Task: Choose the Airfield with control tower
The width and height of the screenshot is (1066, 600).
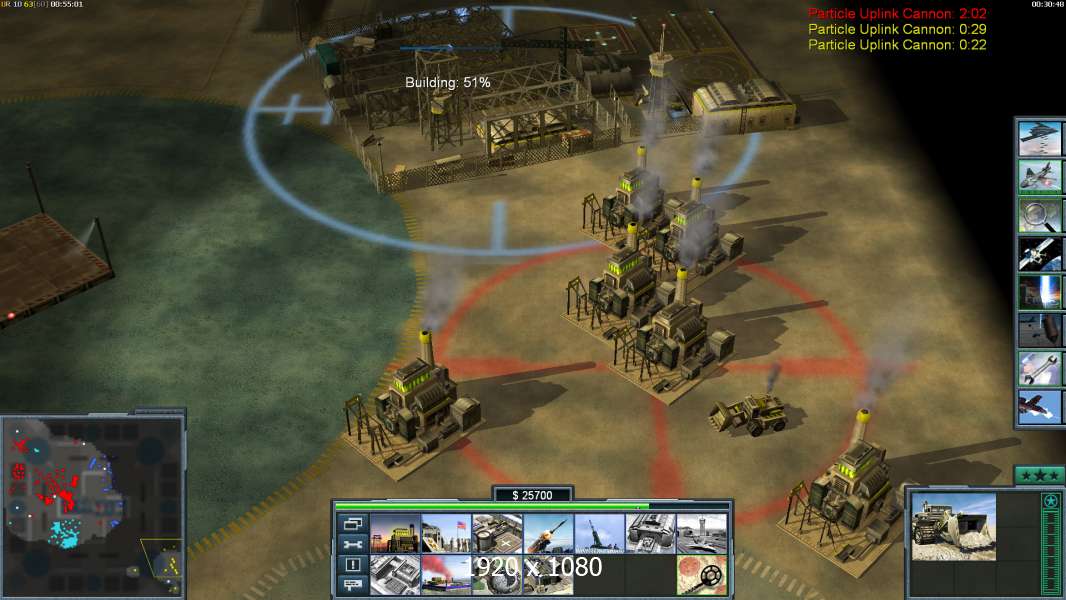Action: point(702,534)
